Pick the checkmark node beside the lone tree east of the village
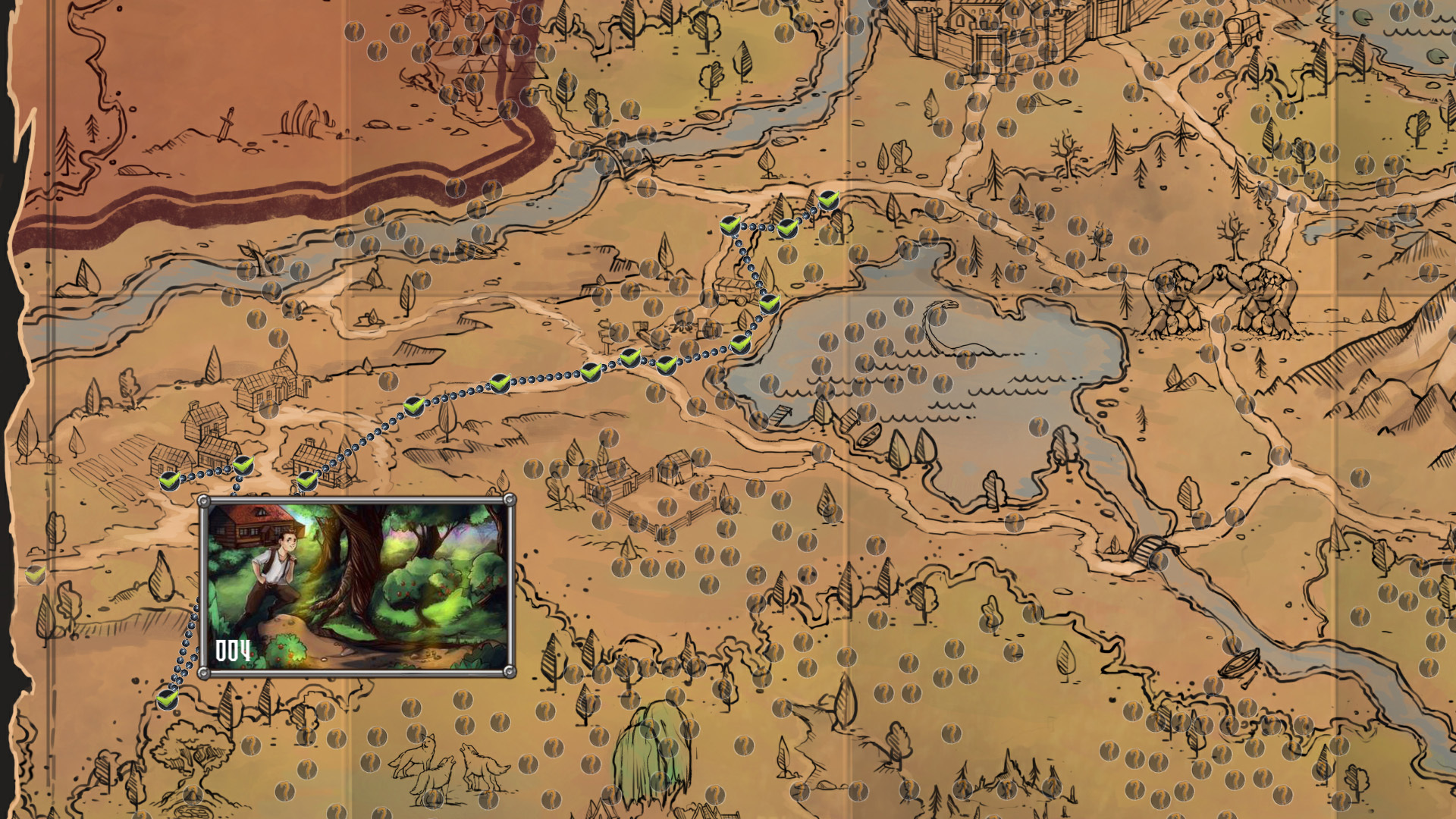Viewport: 1456px width, 819px height. 413,406
